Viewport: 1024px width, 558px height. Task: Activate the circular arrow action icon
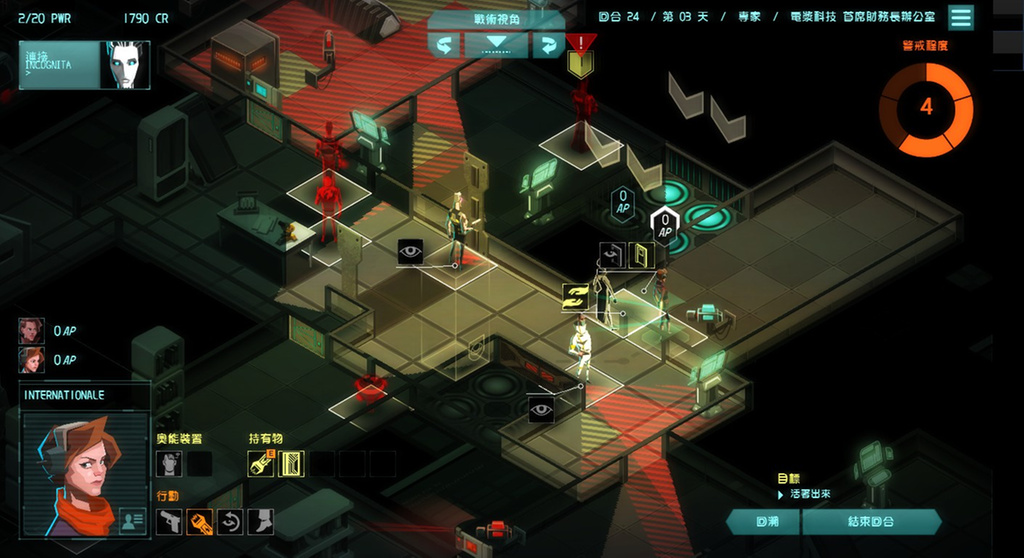230,521
